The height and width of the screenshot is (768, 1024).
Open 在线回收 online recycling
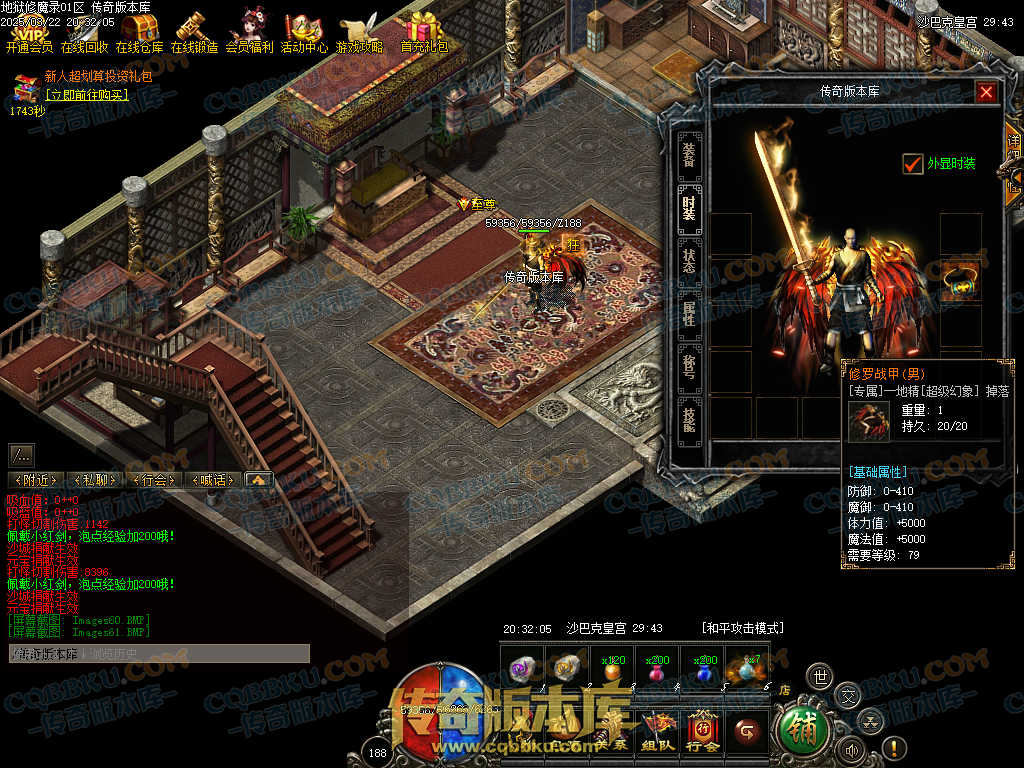84,31
